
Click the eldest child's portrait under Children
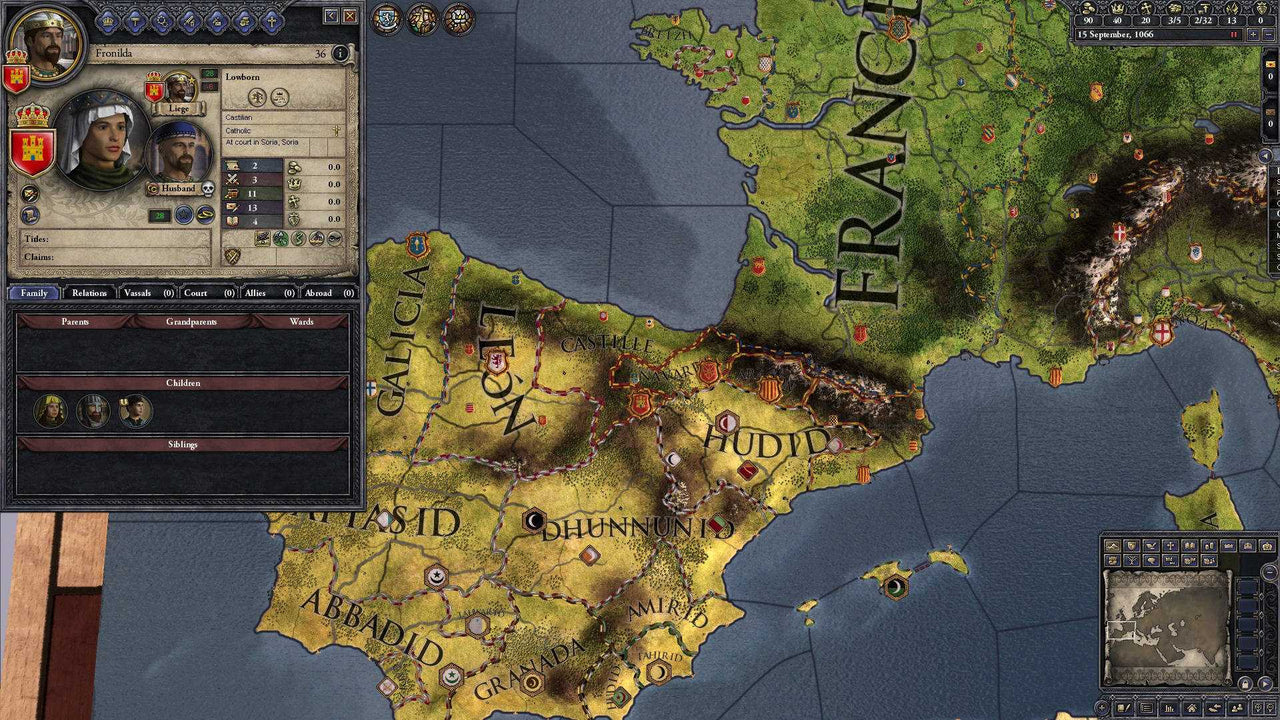pyautogui.click(x=50, y=411)
